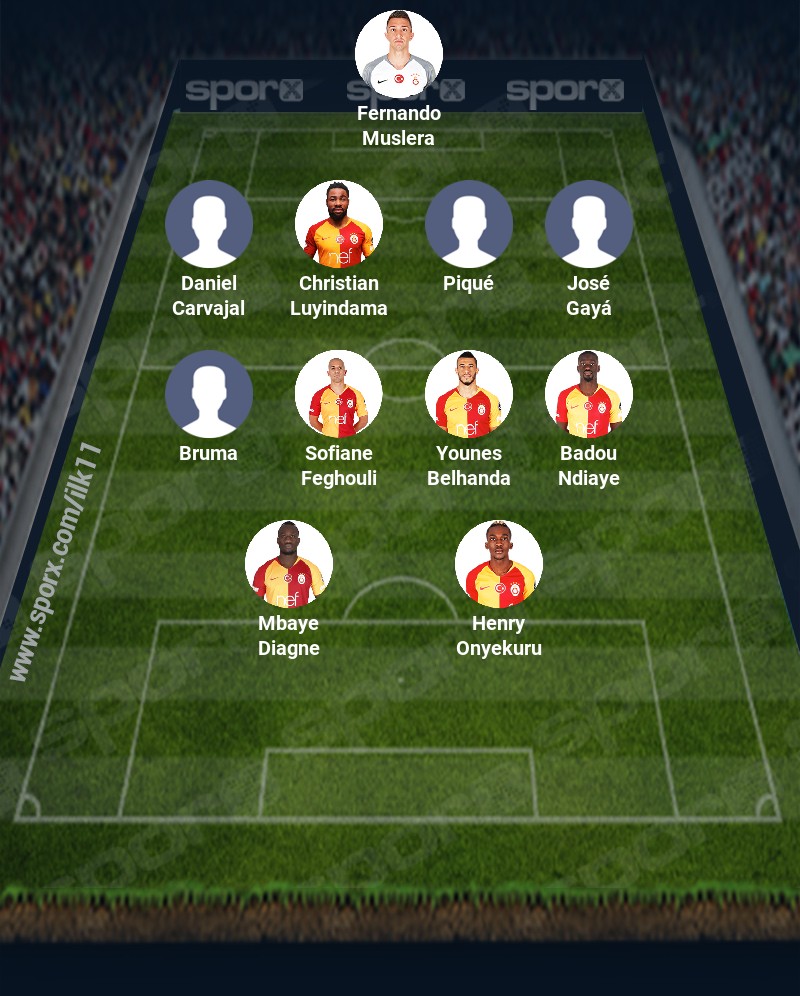
Task: Select goalkeeper Fernando Muslera
Action: point(399,54)
